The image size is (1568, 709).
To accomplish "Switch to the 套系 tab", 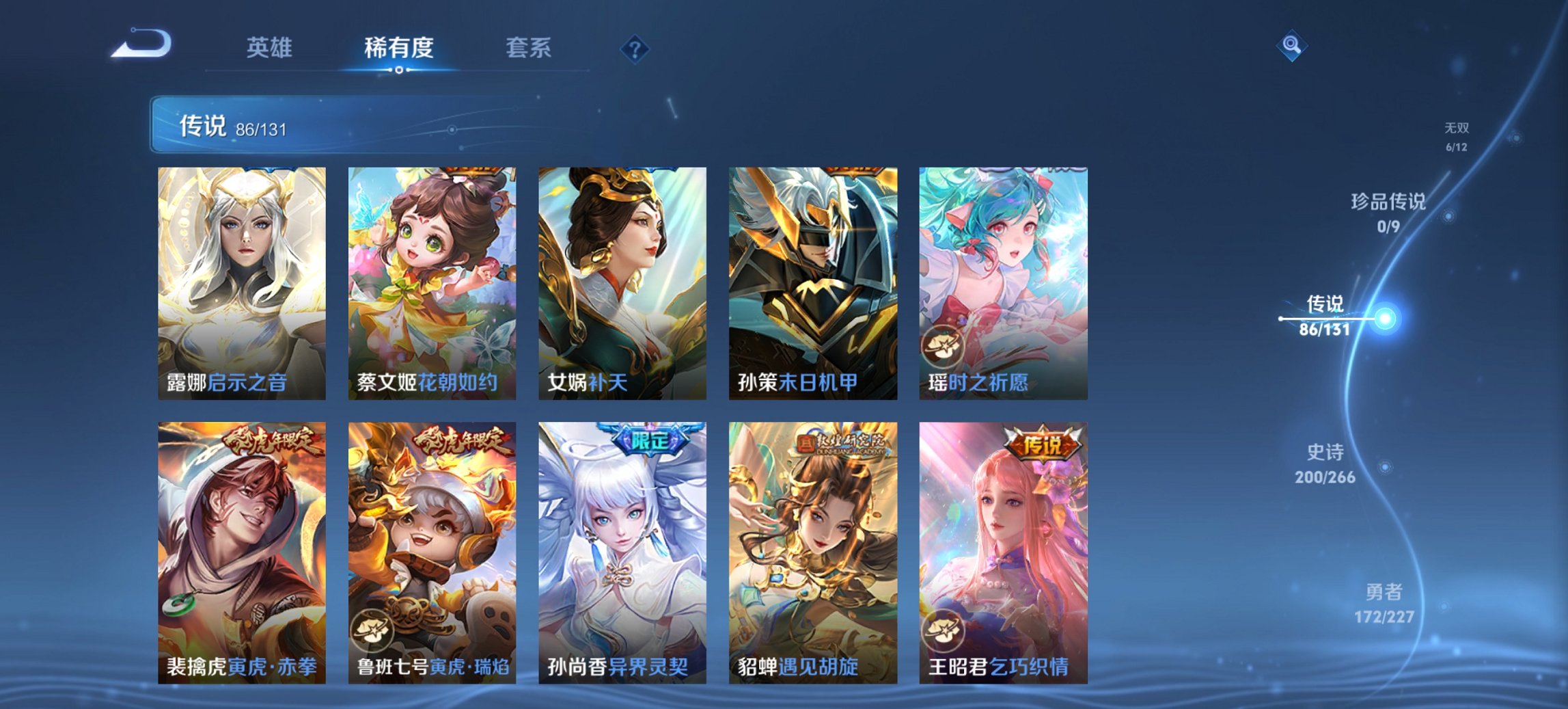I will tap(529, 49).
